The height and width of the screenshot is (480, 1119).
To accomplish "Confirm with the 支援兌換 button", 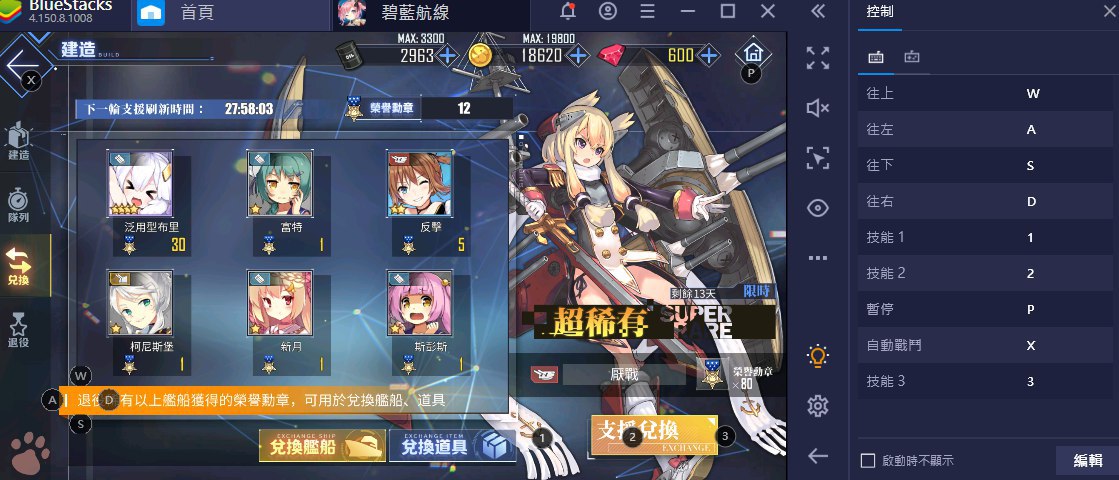I will pyautogui.click(x=653, y=433).
